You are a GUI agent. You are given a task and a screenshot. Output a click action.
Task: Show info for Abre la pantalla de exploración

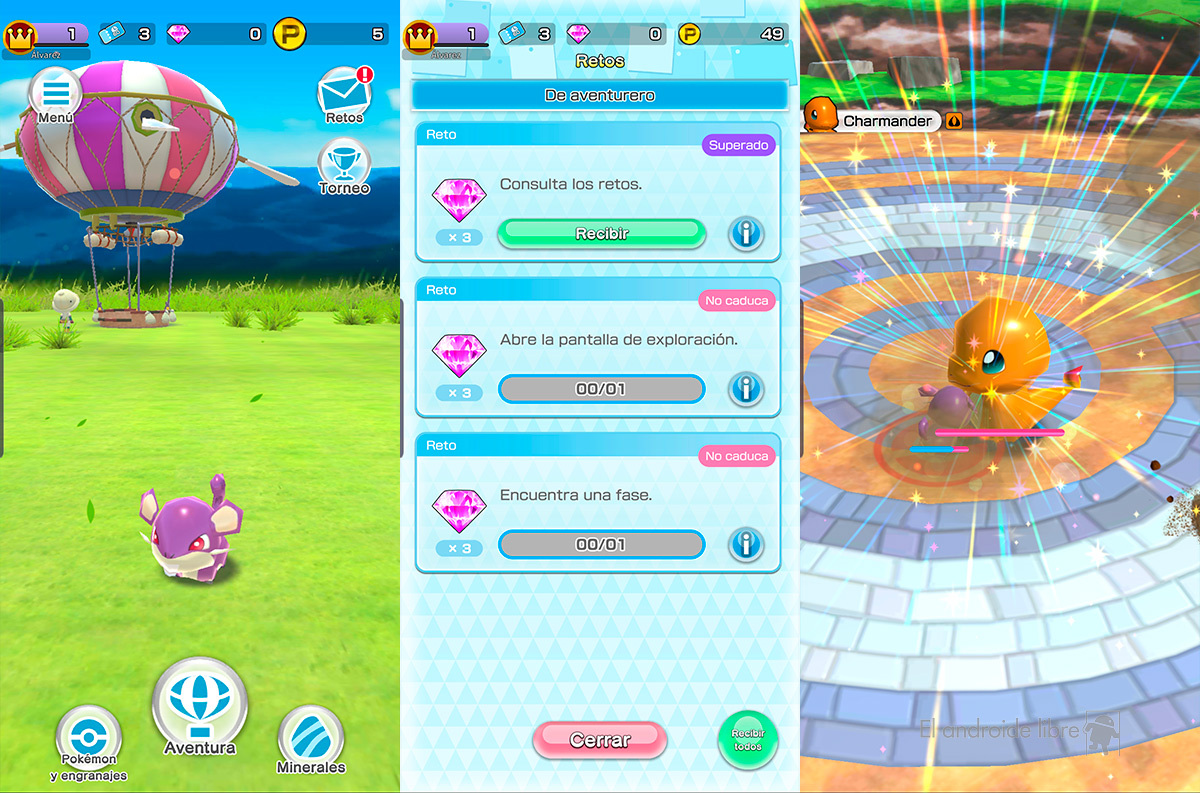745,389
